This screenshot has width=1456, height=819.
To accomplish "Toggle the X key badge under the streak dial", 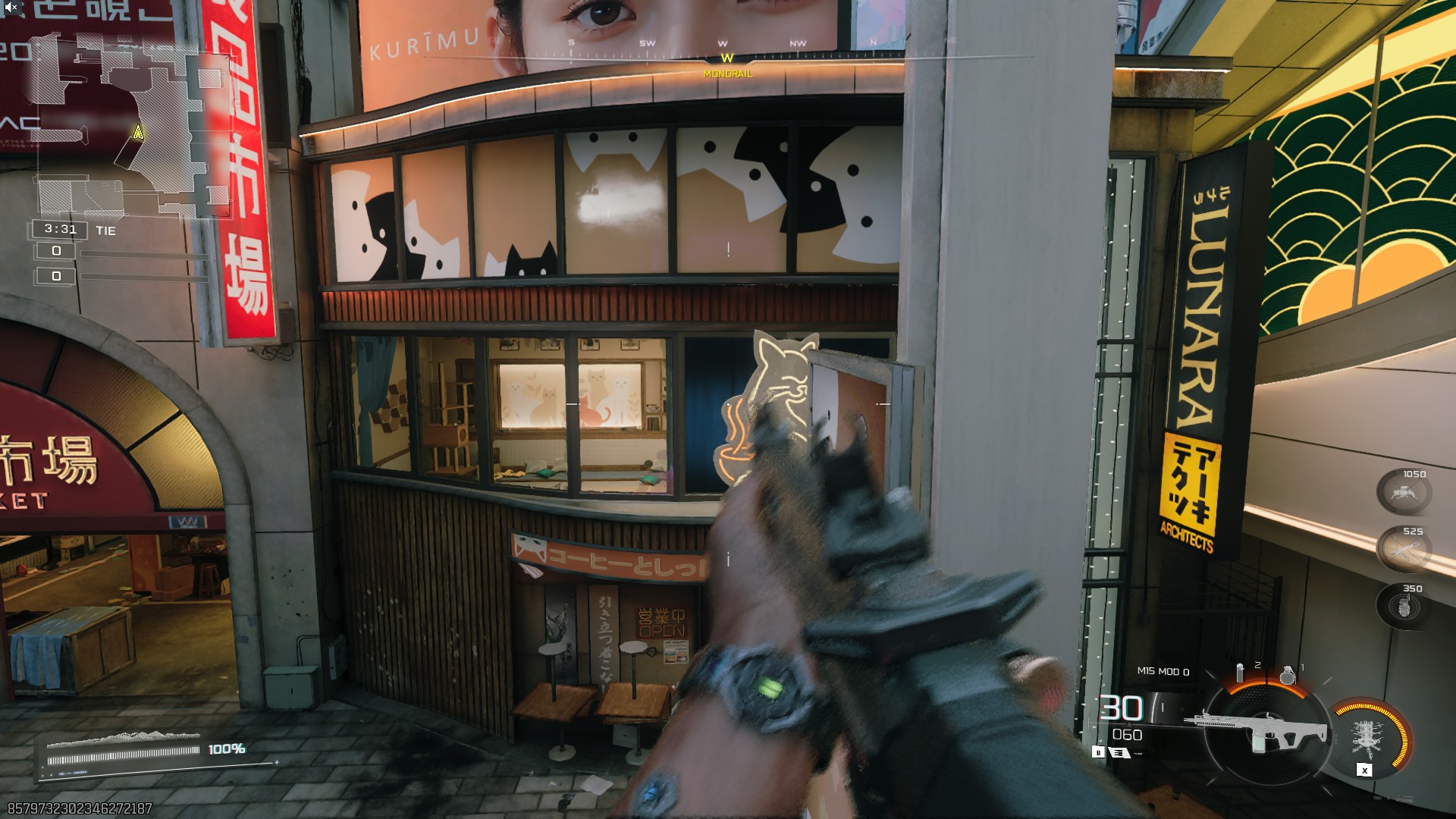I will [1363, 770].
